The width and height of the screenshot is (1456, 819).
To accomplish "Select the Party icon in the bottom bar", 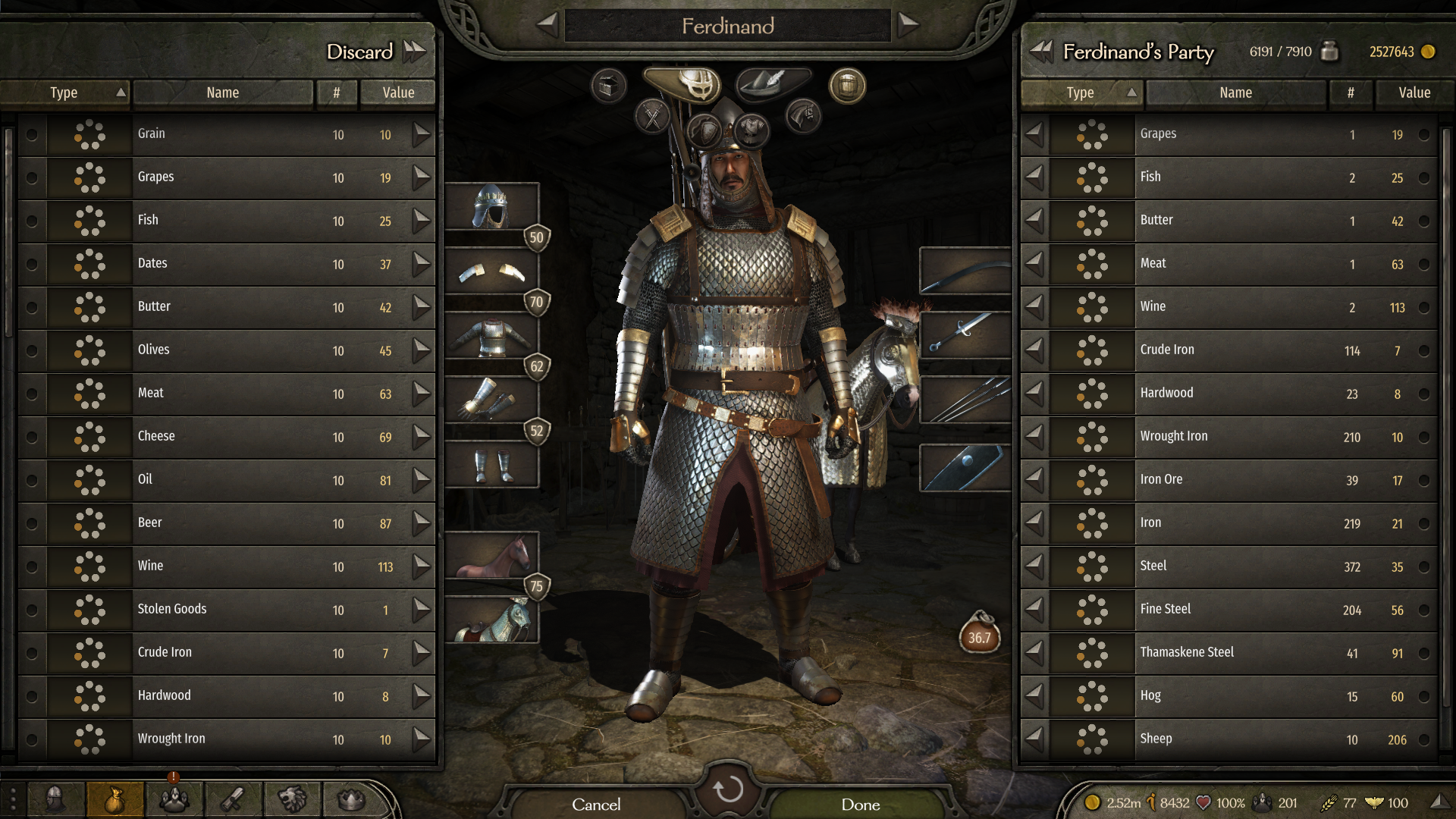I will pos(173,799).
